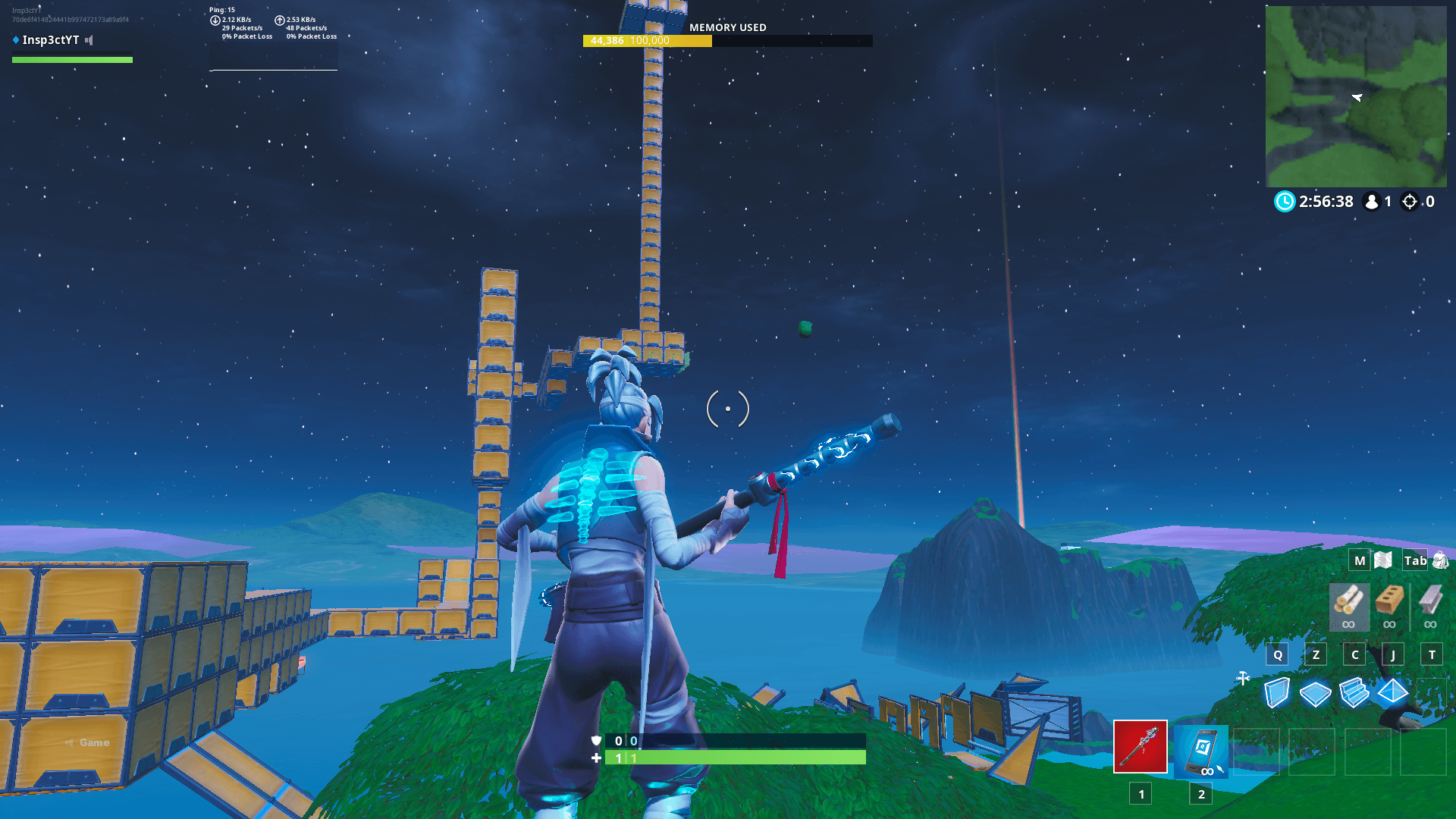1456x819 pixels.
Task: Select the floor build piece
Action: [1315, 692]
